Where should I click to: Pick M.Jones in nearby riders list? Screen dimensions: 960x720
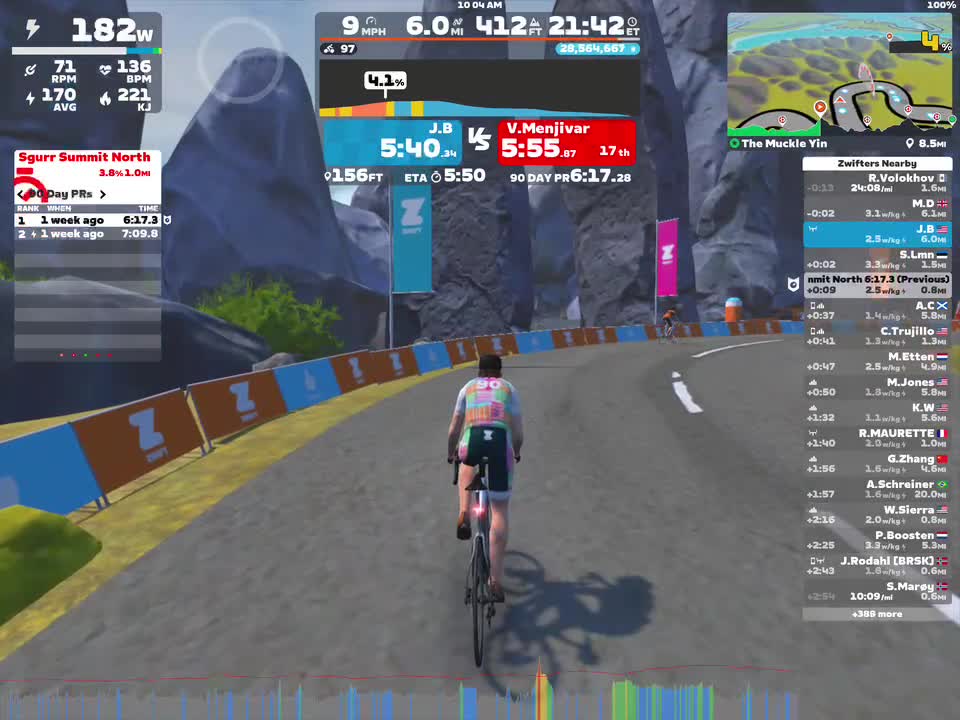pos(877,388)
